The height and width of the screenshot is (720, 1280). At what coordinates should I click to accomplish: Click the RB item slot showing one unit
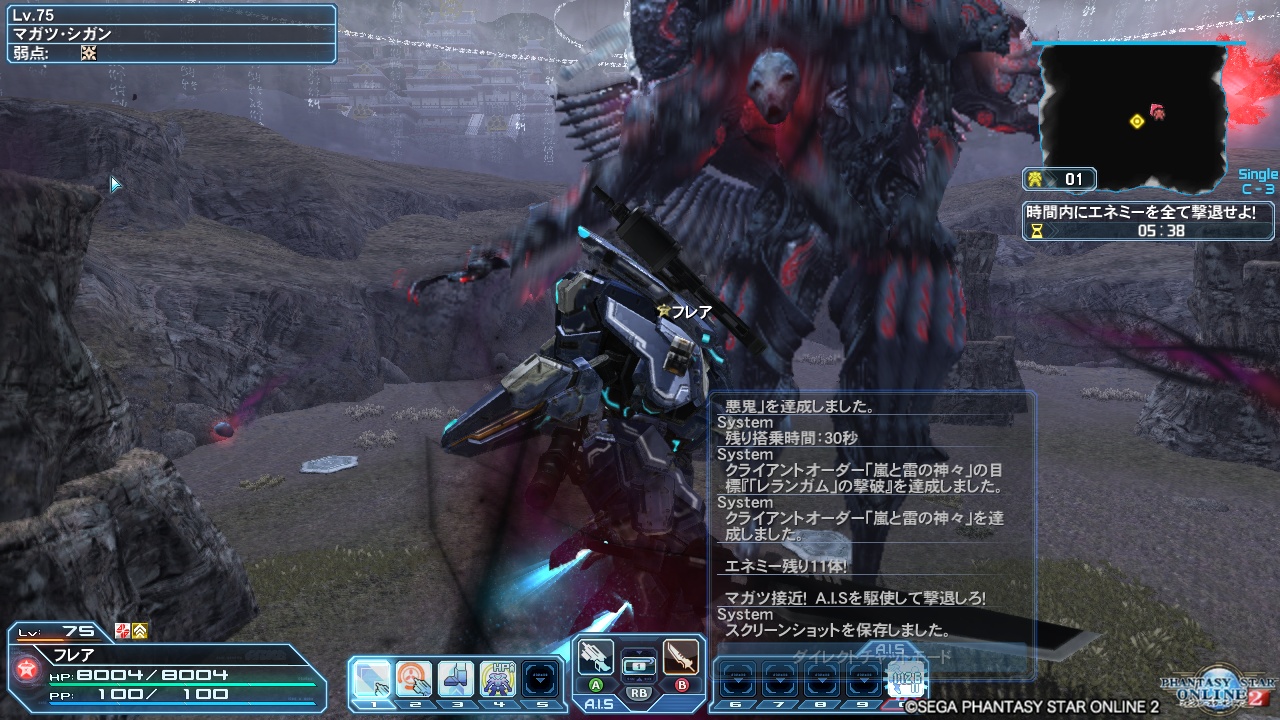coord(639,667)
